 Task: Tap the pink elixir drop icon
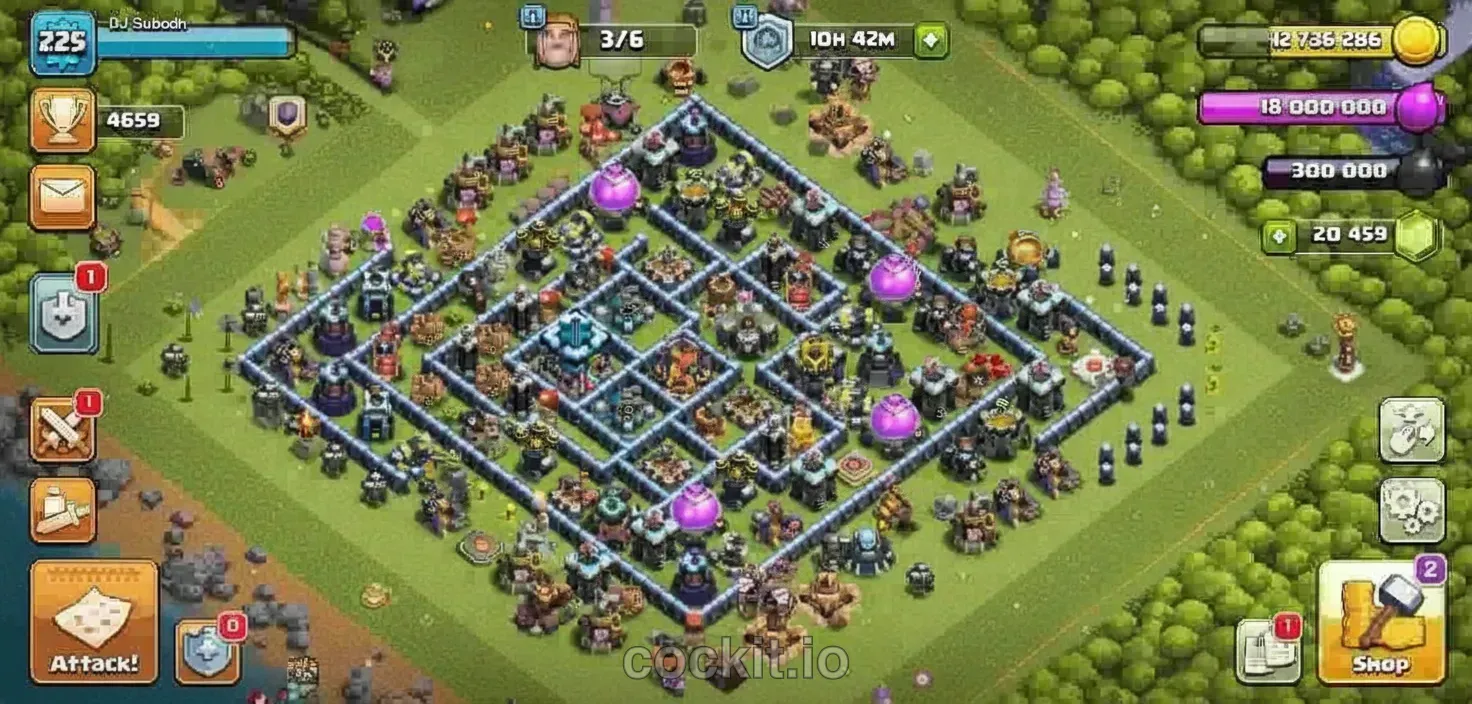tap(1419, 107)
